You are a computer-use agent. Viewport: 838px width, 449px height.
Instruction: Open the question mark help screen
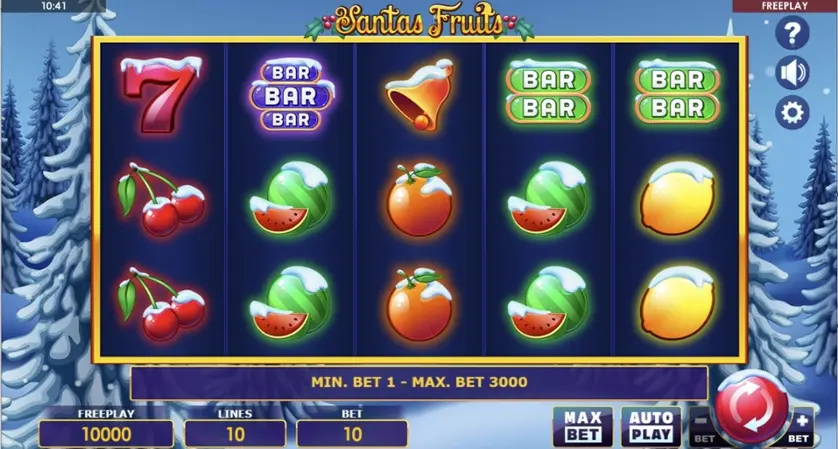[792, 34]
